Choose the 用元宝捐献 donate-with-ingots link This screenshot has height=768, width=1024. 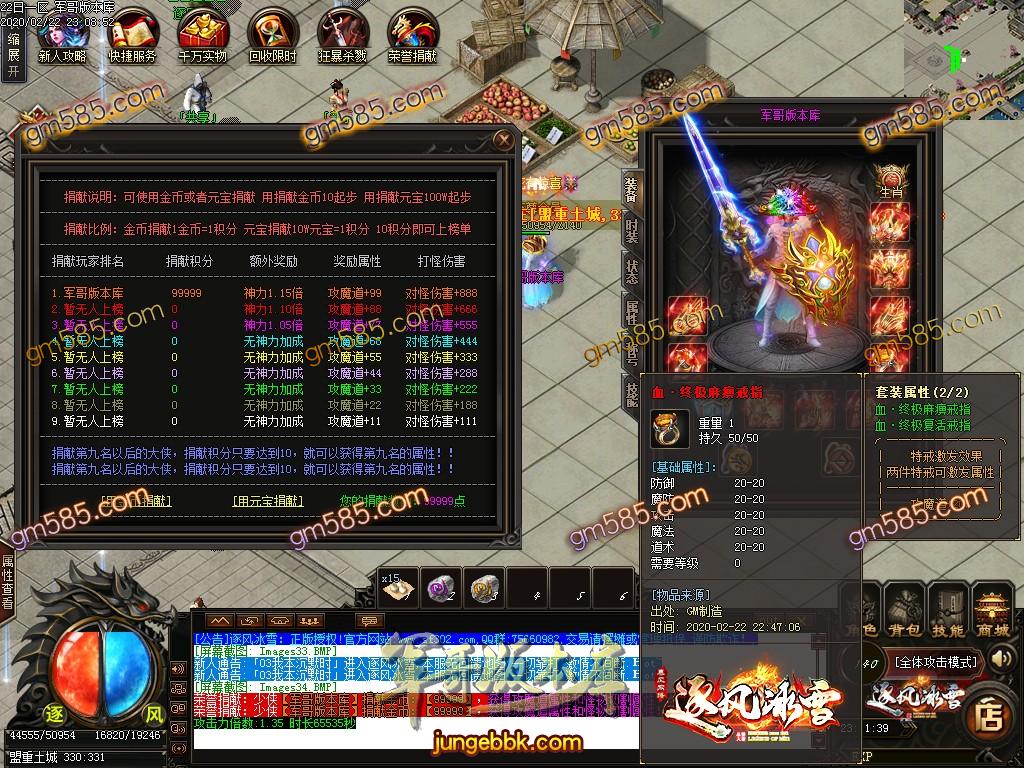click(268, 500)
